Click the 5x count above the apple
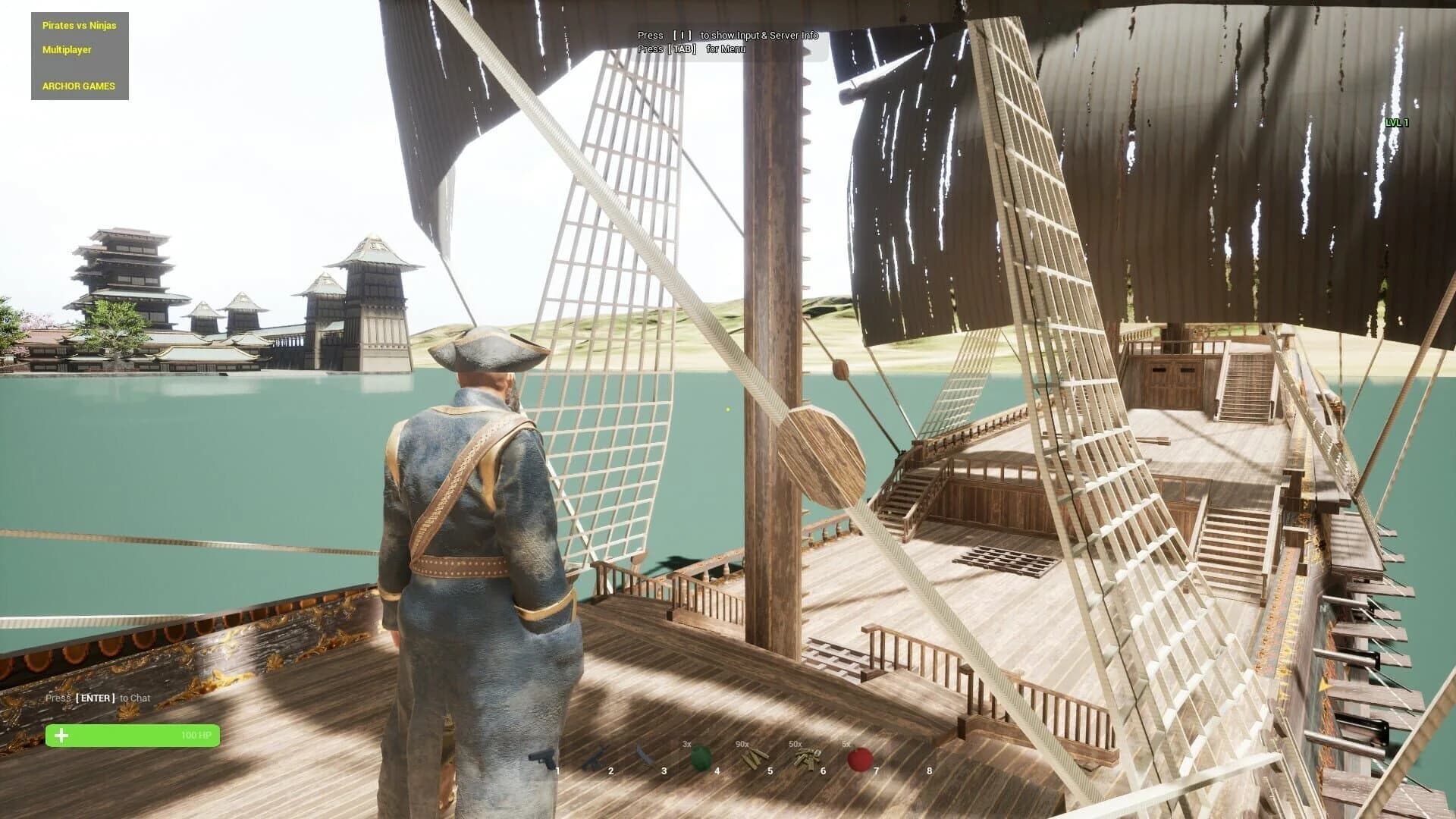 pos(848,745)
